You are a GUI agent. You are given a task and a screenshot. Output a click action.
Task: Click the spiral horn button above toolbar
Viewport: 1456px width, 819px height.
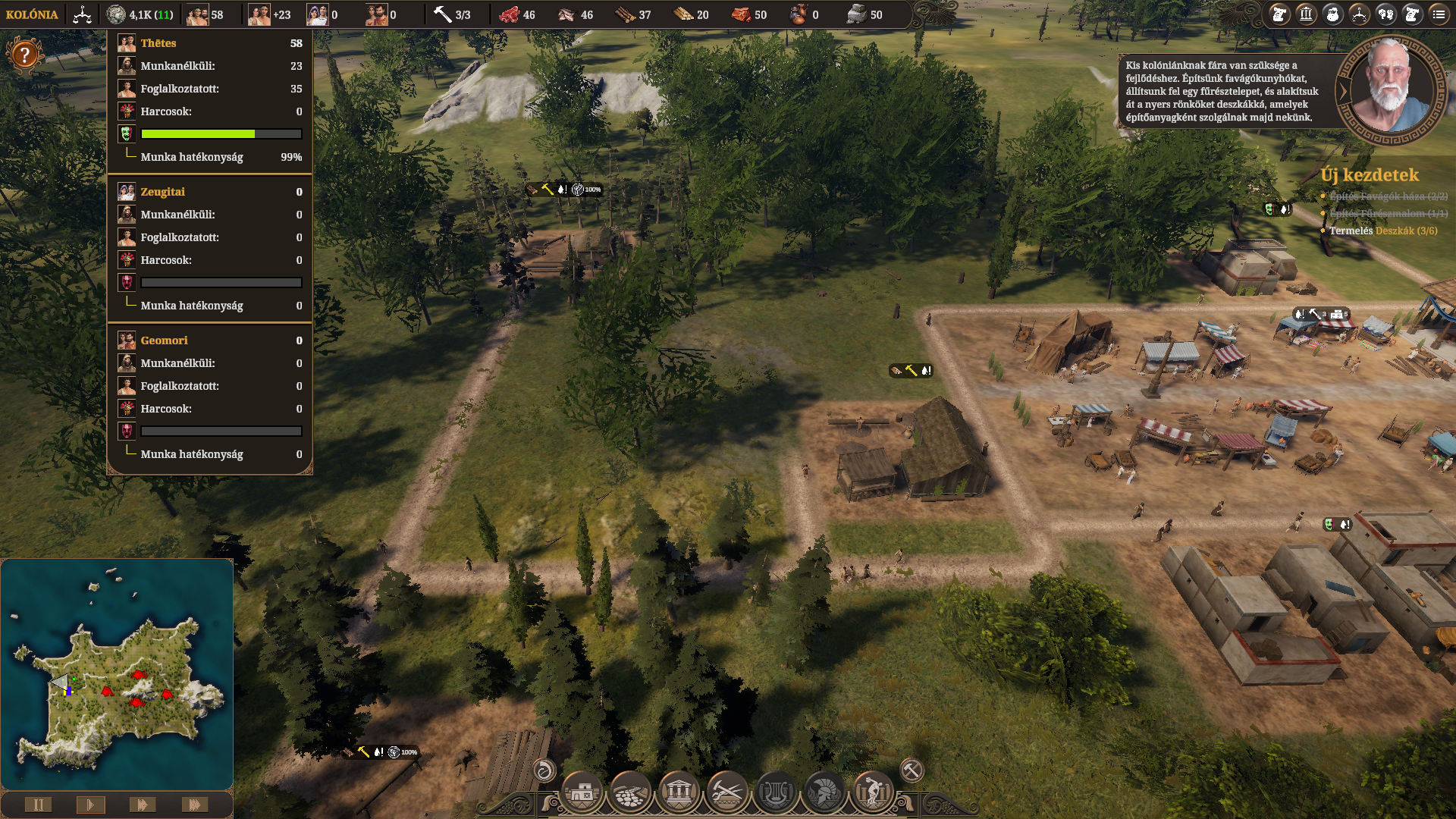pyautogui.click(x=544, y=770)
